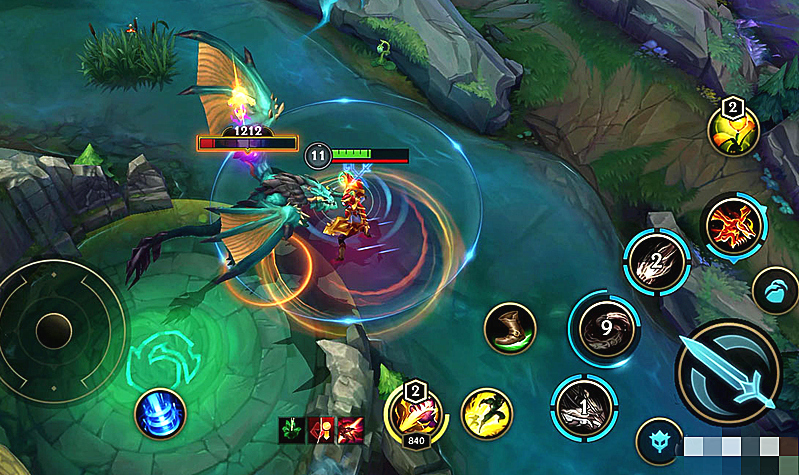Select the ability with 9 second cooldown

[x=604, y=329]
